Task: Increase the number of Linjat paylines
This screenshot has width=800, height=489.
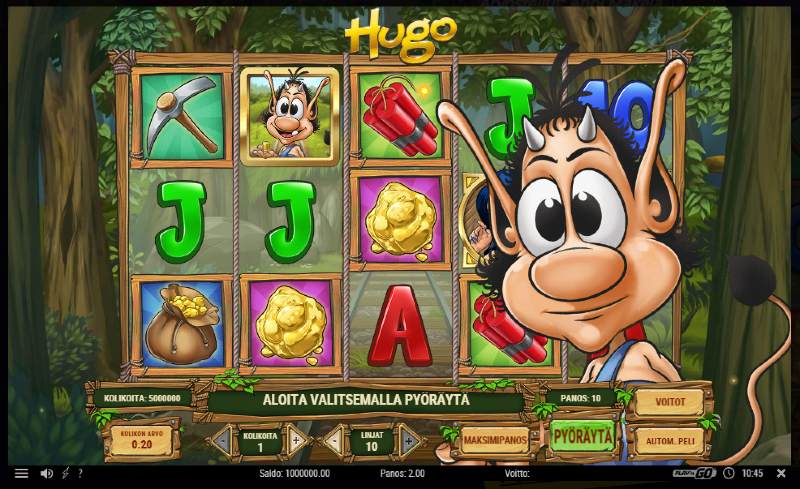Action: [x=408, y=440]
